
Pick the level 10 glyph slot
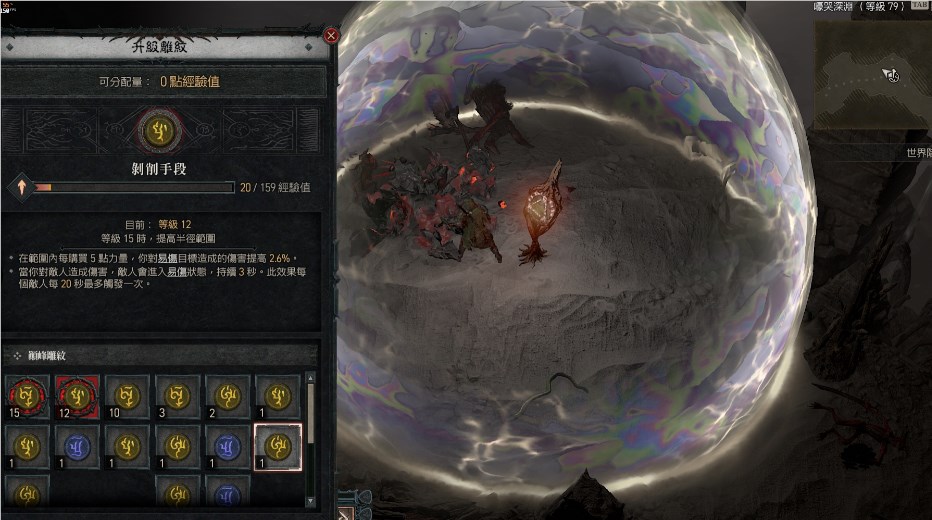pos(127,396)
